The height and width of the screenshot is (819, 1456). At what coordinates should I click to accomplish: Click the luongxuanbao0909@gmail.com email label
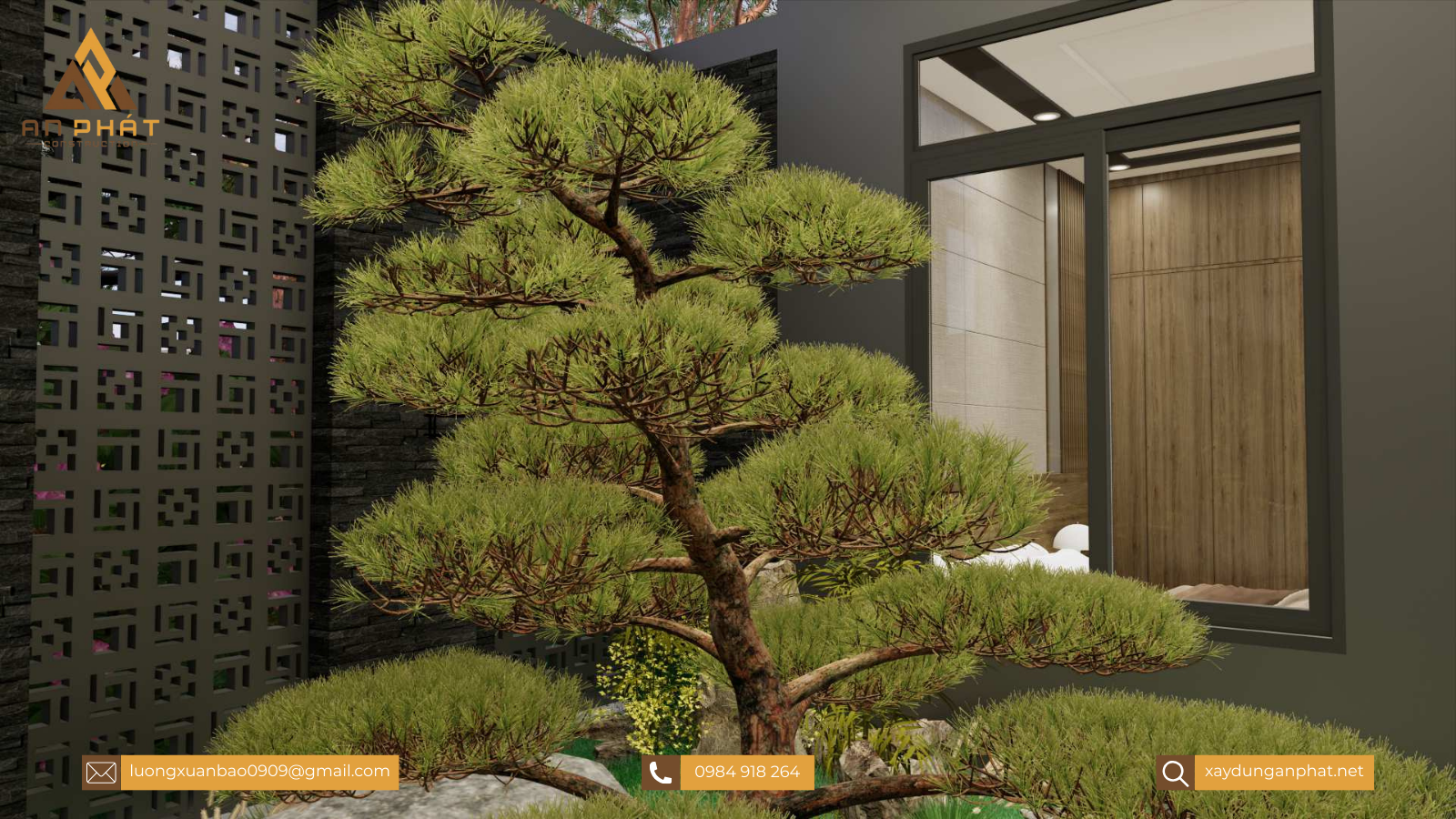click(x=259, y=772)
